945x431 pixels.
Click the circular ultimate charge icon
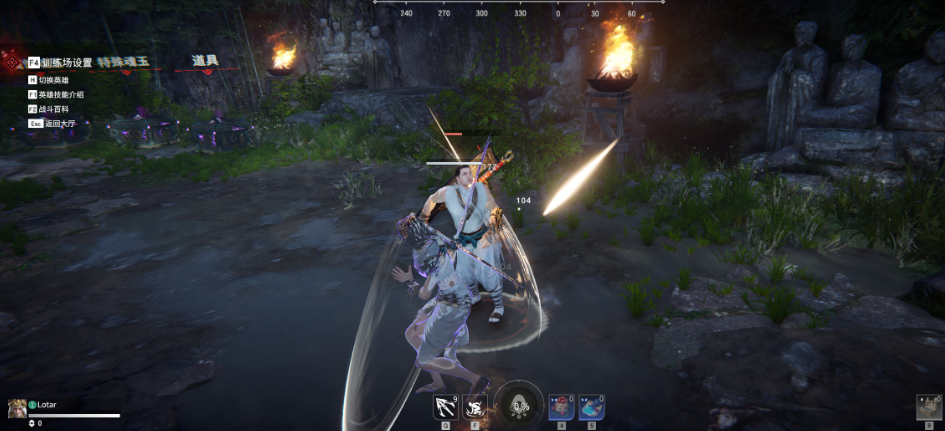[x=519, y=405]
